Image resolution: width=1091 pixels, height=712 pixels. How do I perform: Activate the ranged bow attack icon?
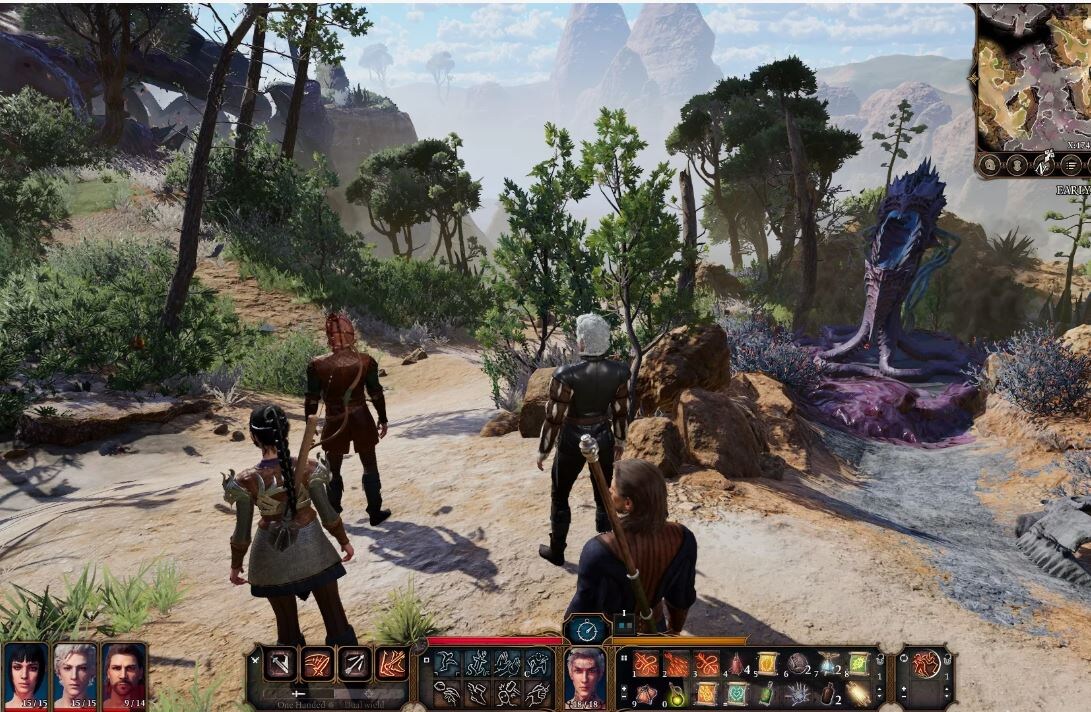[354, 664]
